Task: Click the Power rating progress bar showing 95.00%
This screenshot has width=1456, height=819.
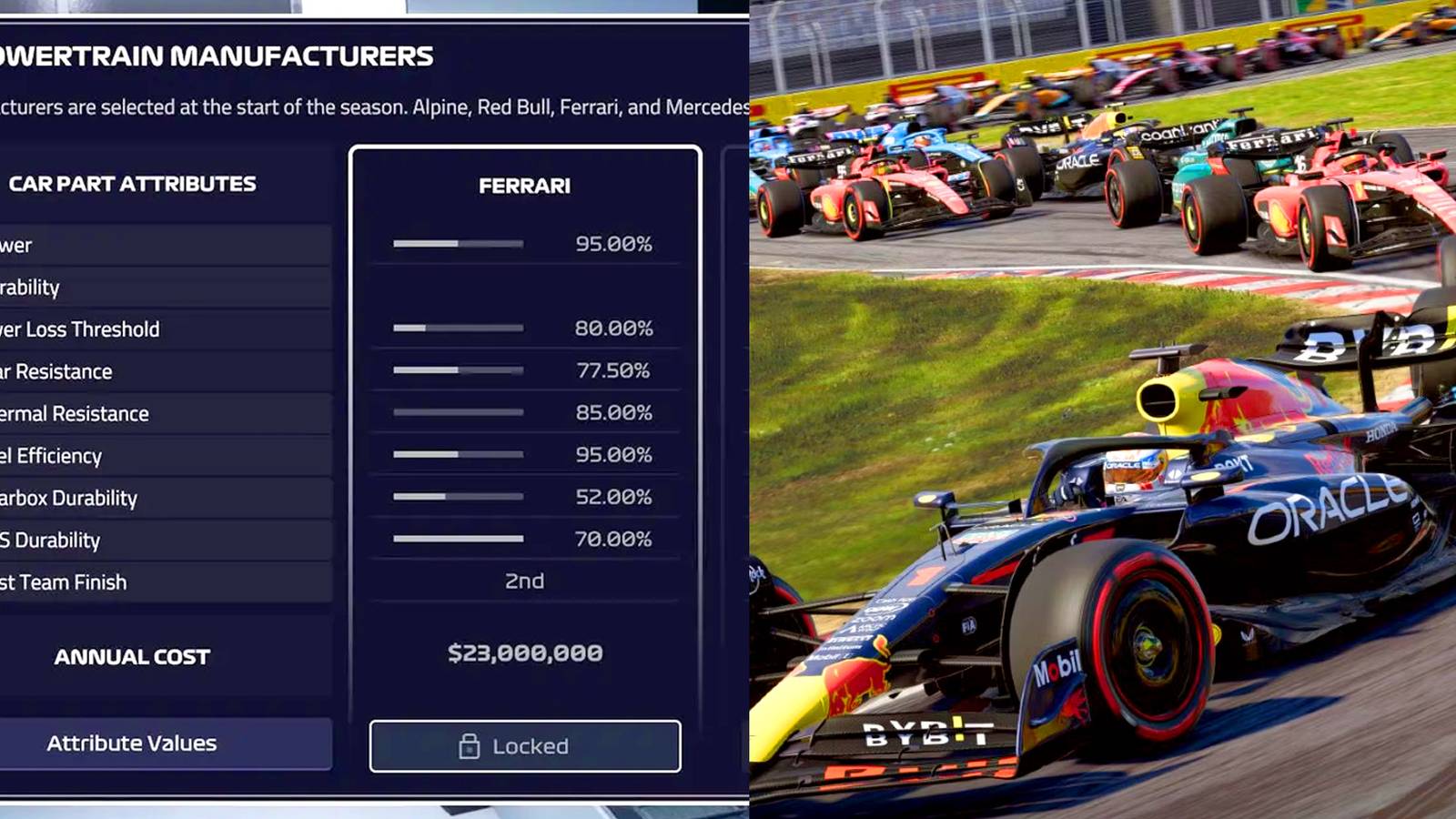Action: coord(458,243)
